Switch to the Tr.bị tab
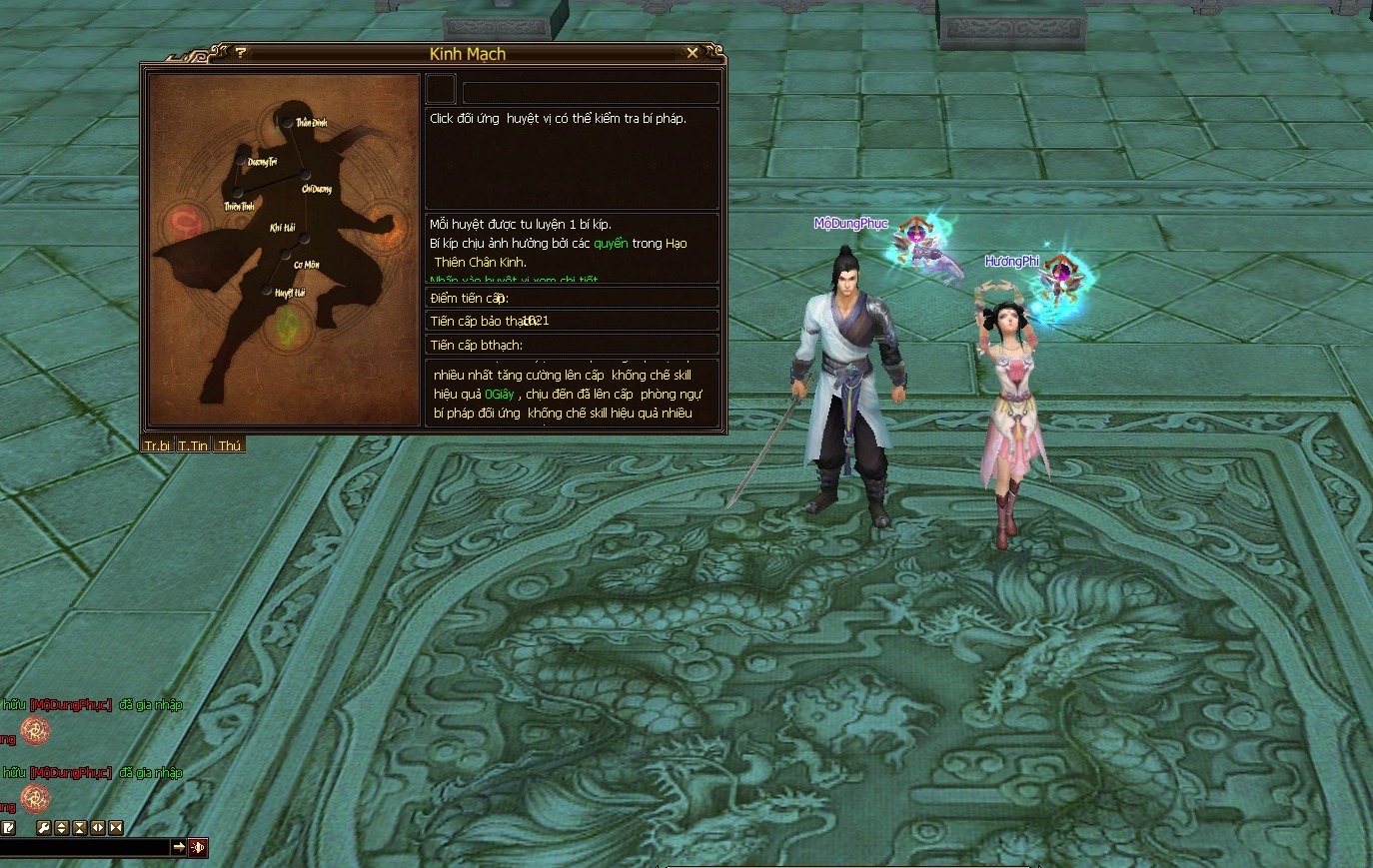This screenshot has height=868, width=1373. tap(158, 445)
